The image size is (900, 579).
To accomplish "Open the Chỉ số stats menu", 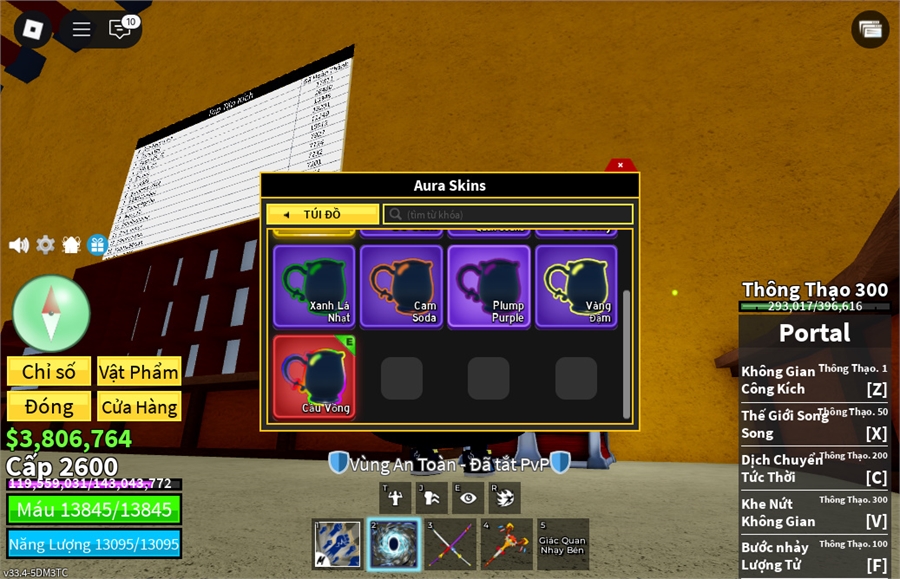I will point(49,372).
